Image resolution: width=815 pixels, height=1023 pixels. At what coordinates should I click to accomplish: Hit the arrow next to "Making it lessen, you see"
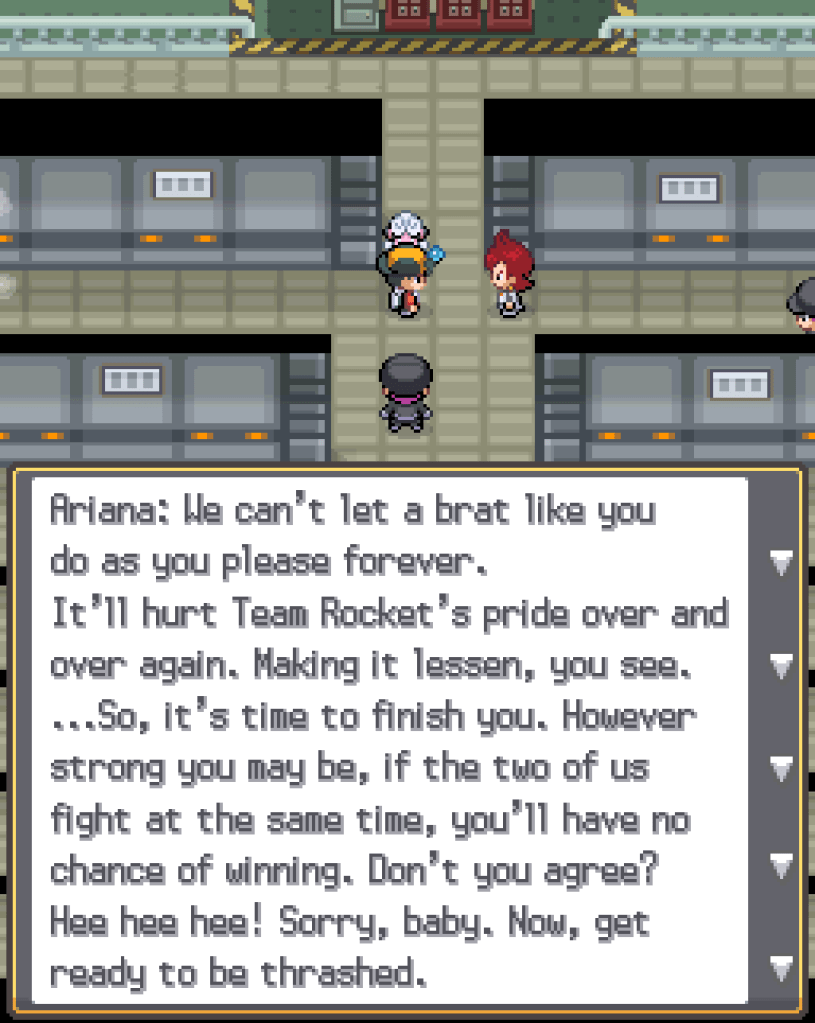coord(782,665)
